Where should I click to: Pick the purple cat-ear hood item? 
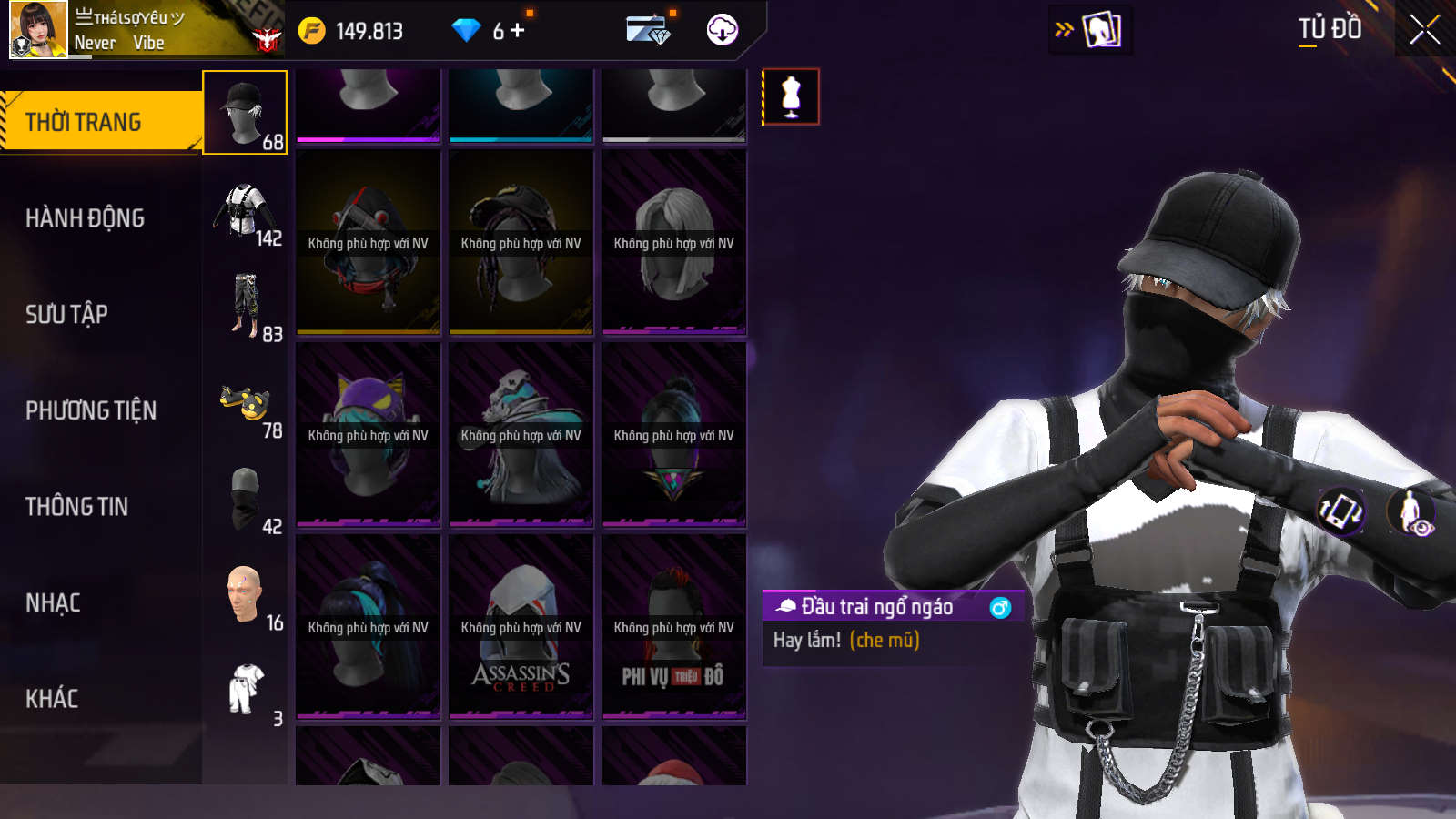368,434
